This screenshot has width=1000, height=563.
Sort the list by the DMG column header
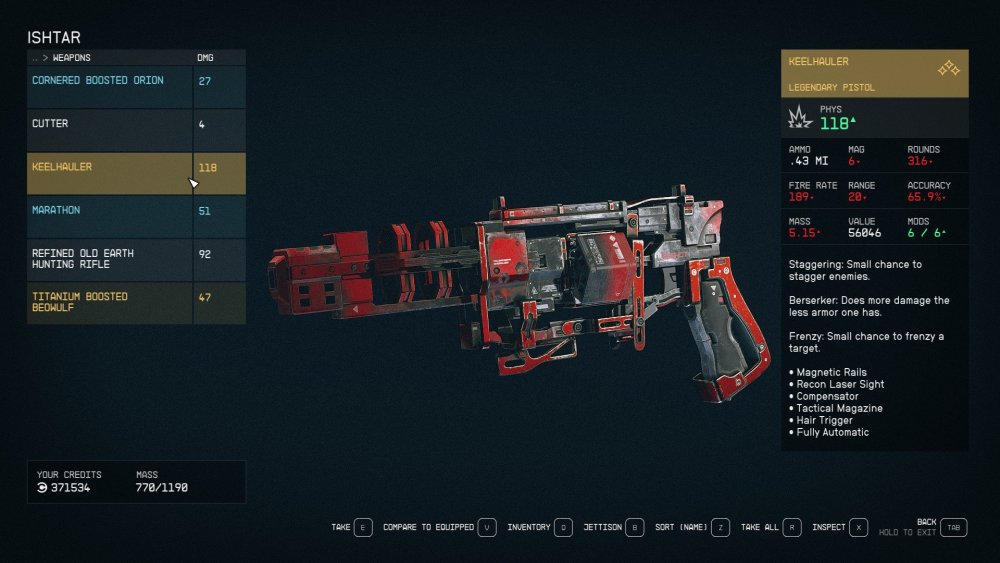205,58
